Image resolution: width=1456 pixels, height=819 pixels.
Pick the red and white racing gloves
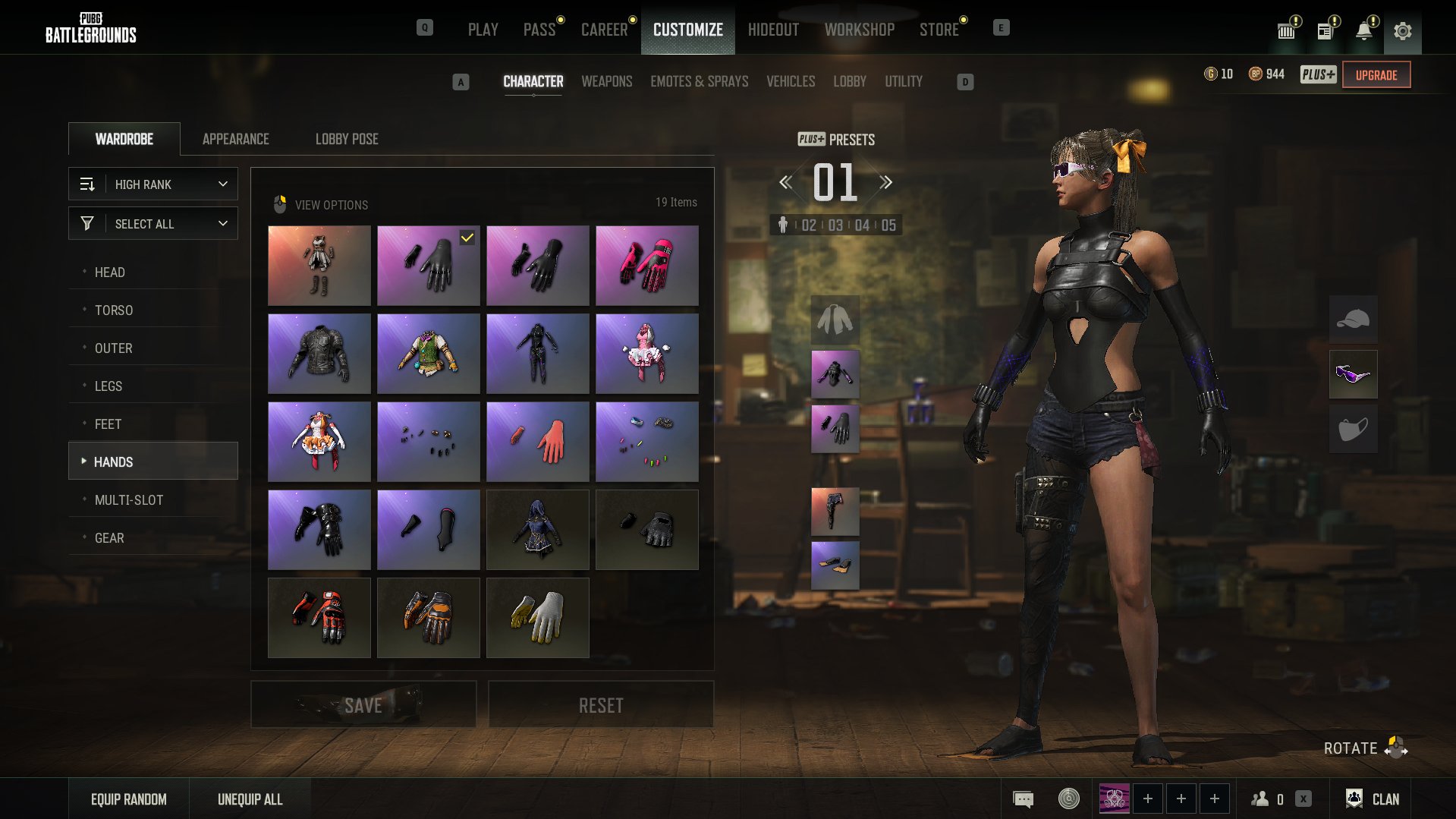pos(319,617)
